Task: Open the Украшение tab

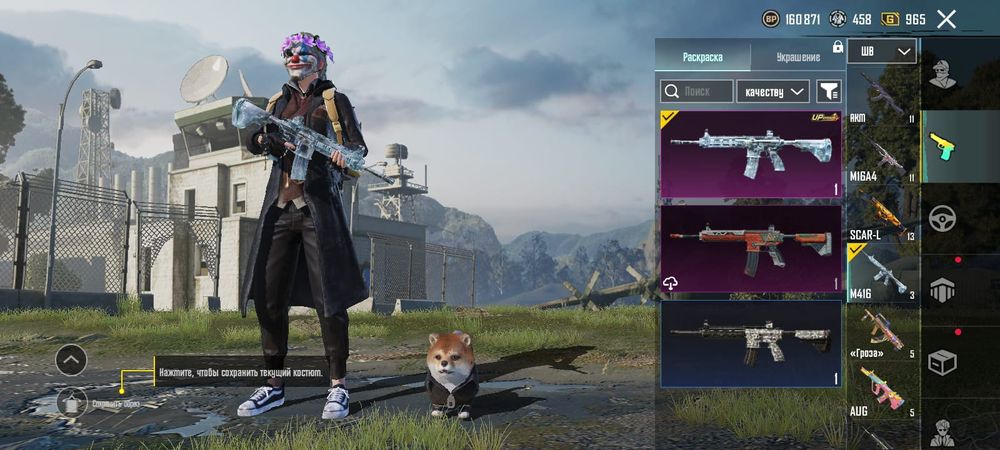Action: pyautogui.click(x=796, y=57)
